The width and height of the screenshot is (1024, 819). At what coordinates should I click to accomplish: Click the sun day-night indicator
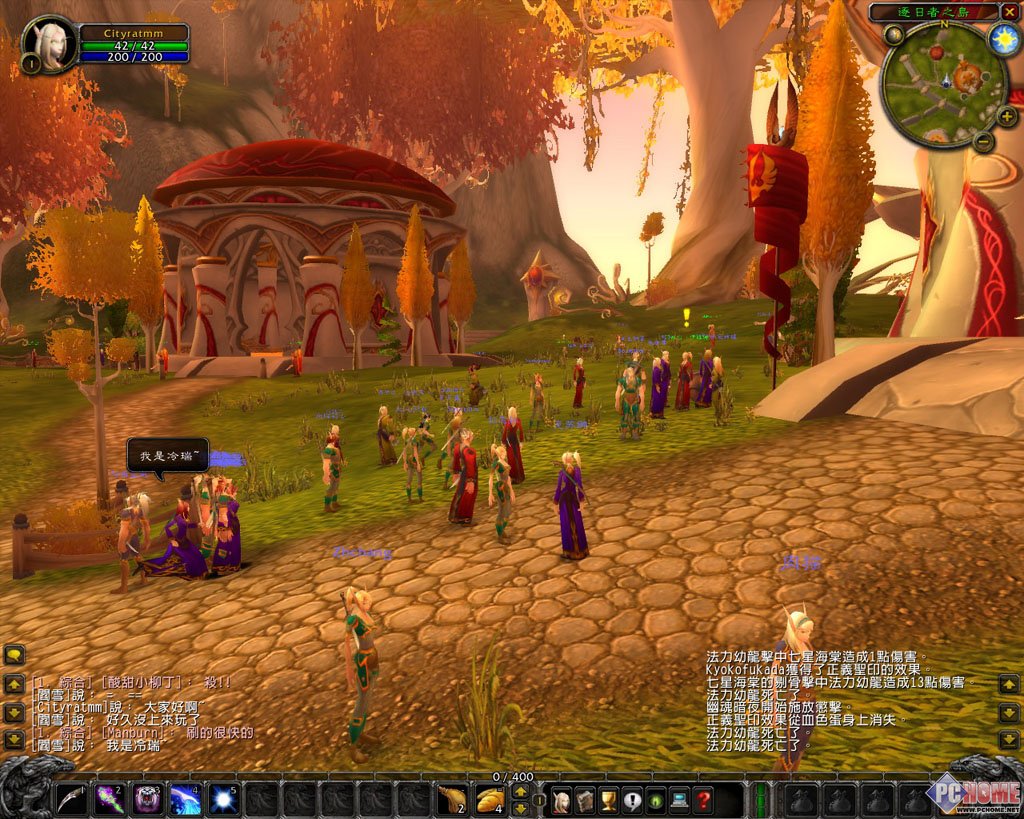[1003, 39]
